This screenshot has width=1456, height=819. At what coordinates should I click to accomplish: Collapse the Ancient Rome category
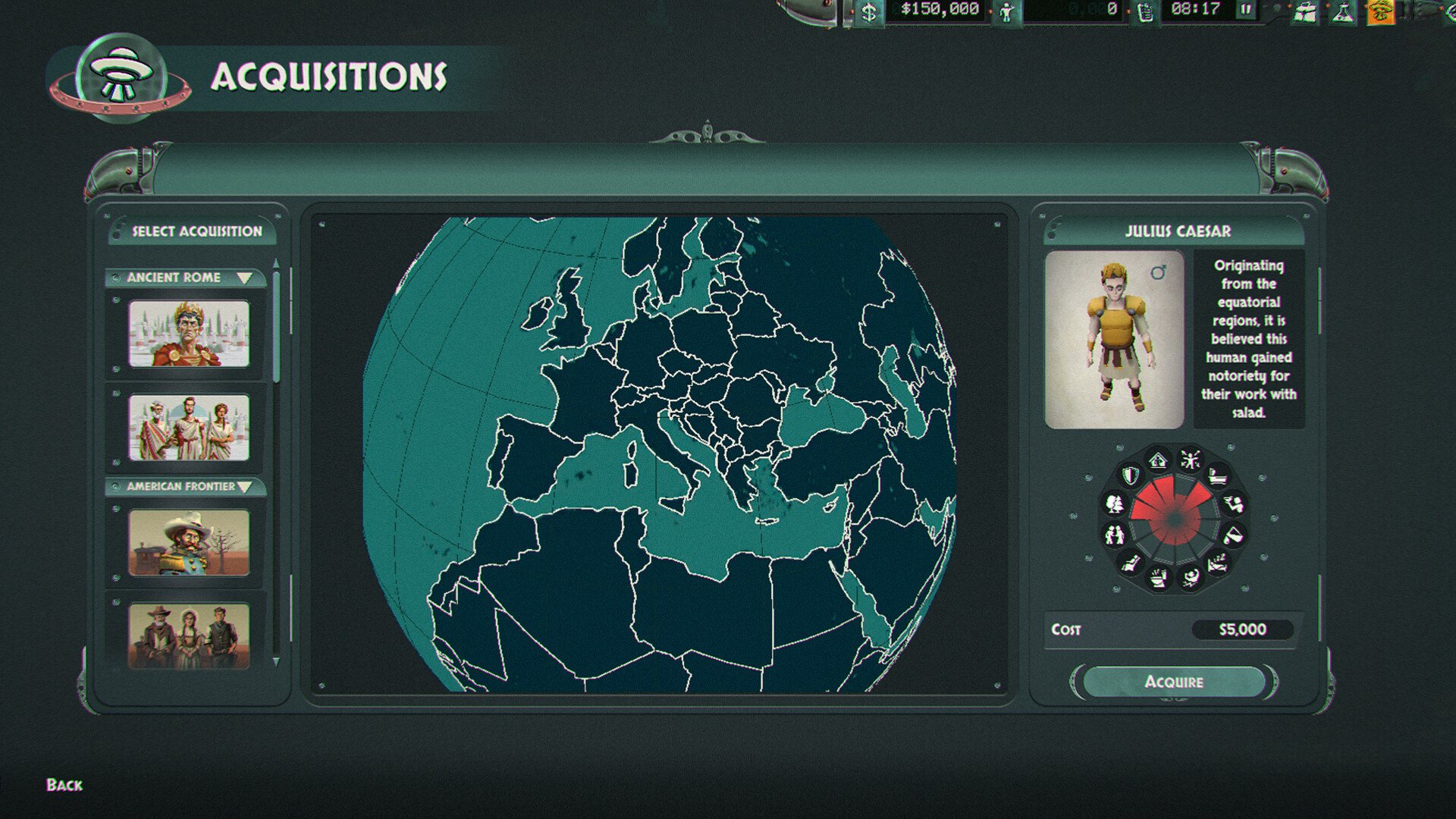[x=244, y=278]
